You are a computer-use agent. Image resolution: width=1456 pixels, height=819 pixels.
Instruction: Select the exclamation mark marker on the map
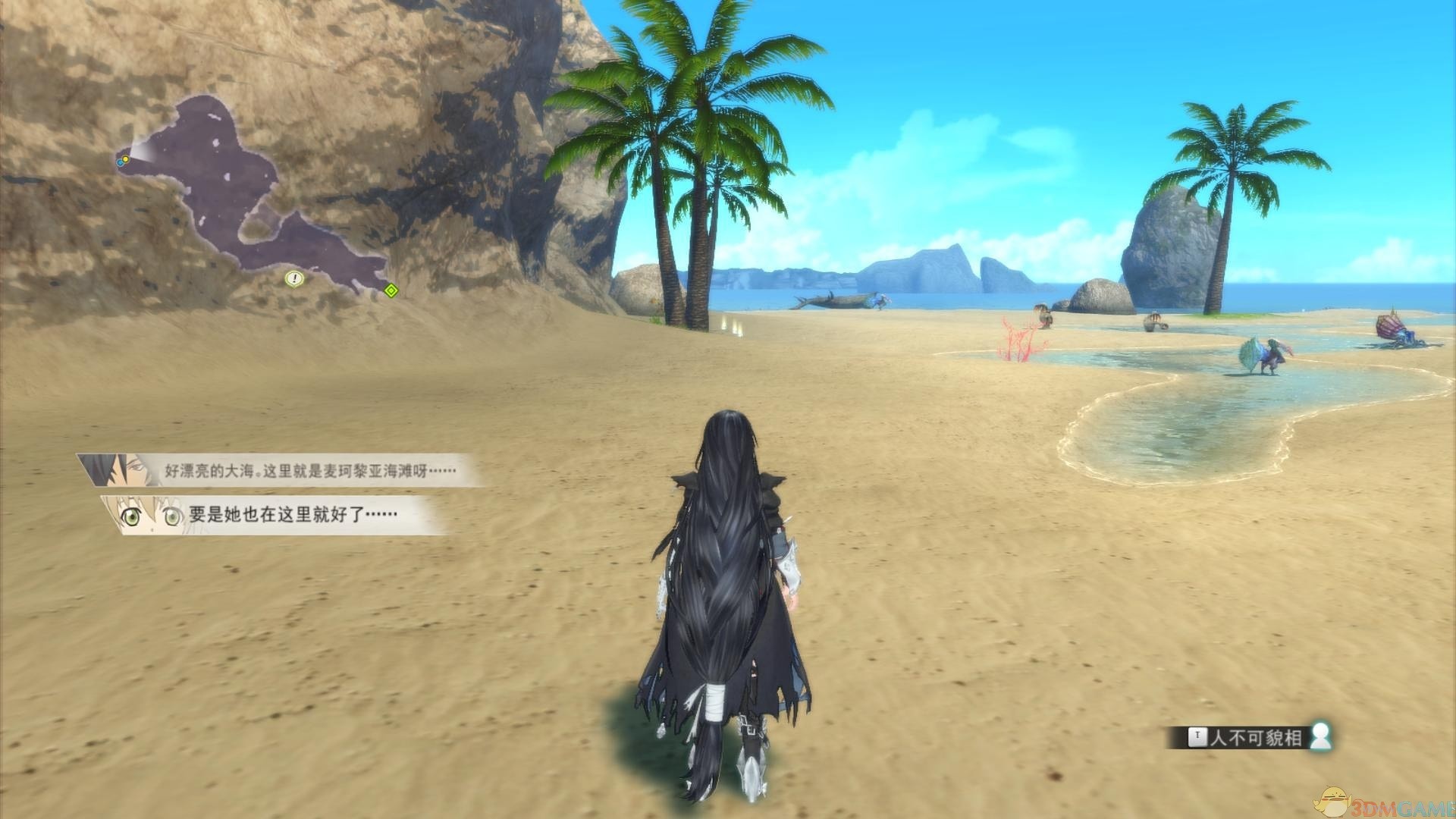294,279
